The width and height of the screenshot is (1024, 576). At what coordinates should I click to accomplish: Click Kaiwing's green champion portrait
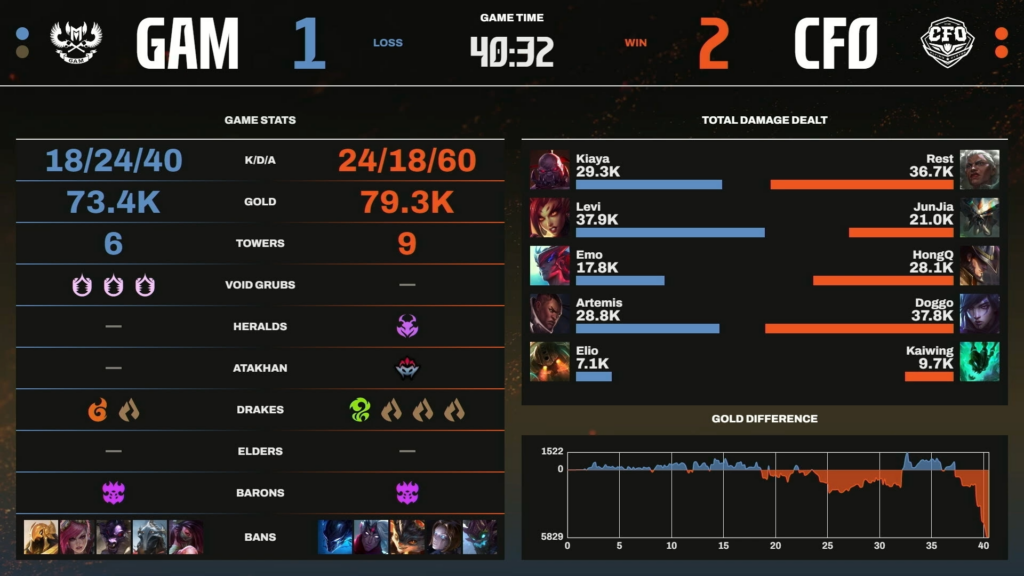click(x=979, y=361)
